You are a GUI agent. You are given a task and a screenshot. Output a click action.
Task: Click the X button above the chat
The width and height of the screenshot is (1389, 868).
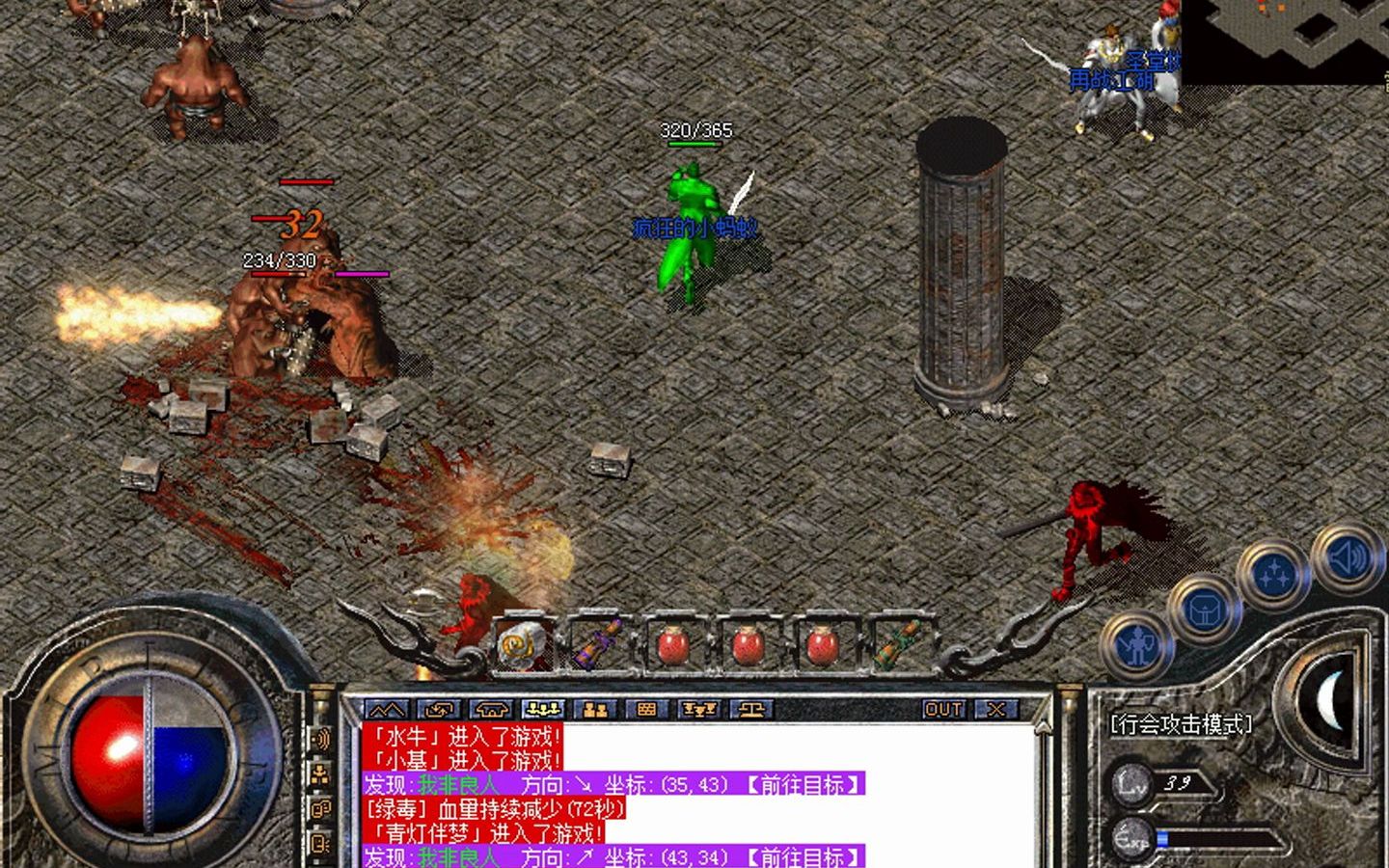995,710
